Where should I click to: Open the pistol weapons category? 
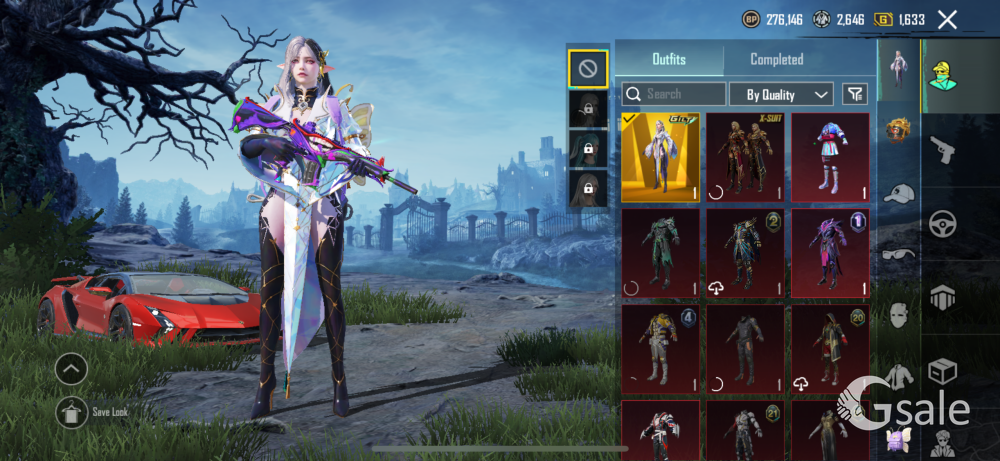[943, 150]
